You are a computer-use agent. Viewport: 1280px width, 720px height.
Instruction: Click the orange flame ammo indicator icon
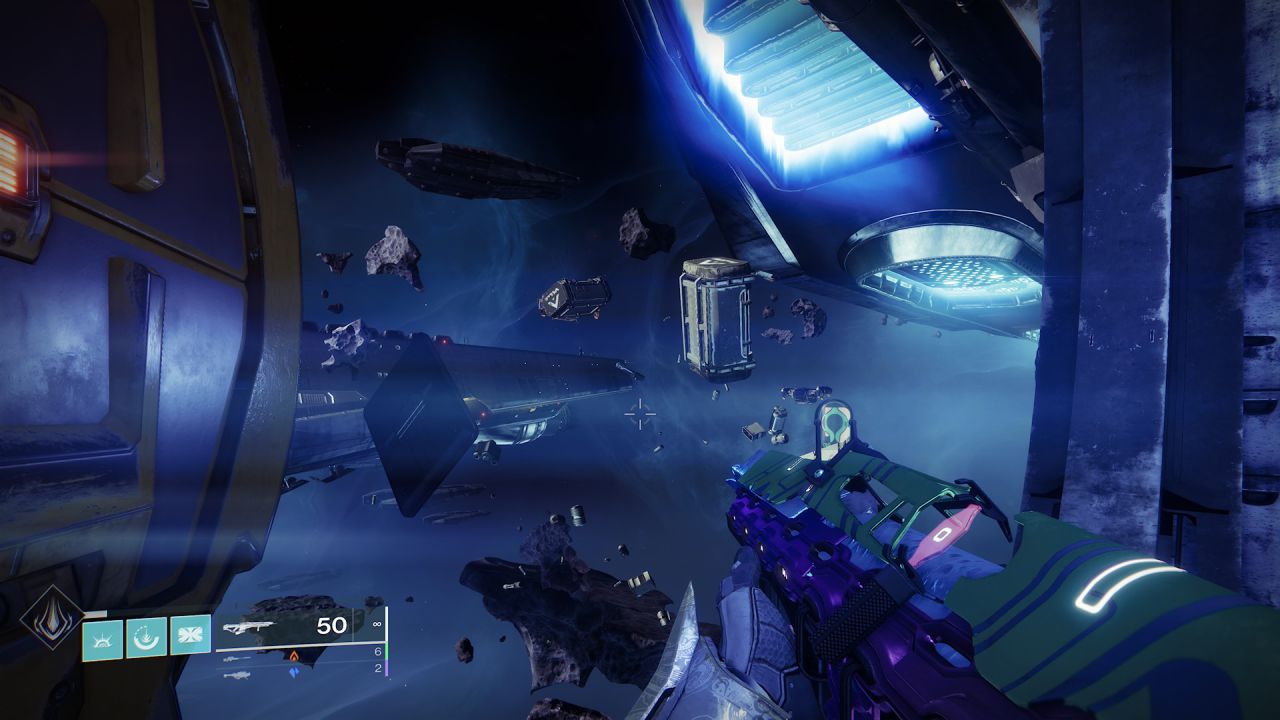[x=295, y=654]
